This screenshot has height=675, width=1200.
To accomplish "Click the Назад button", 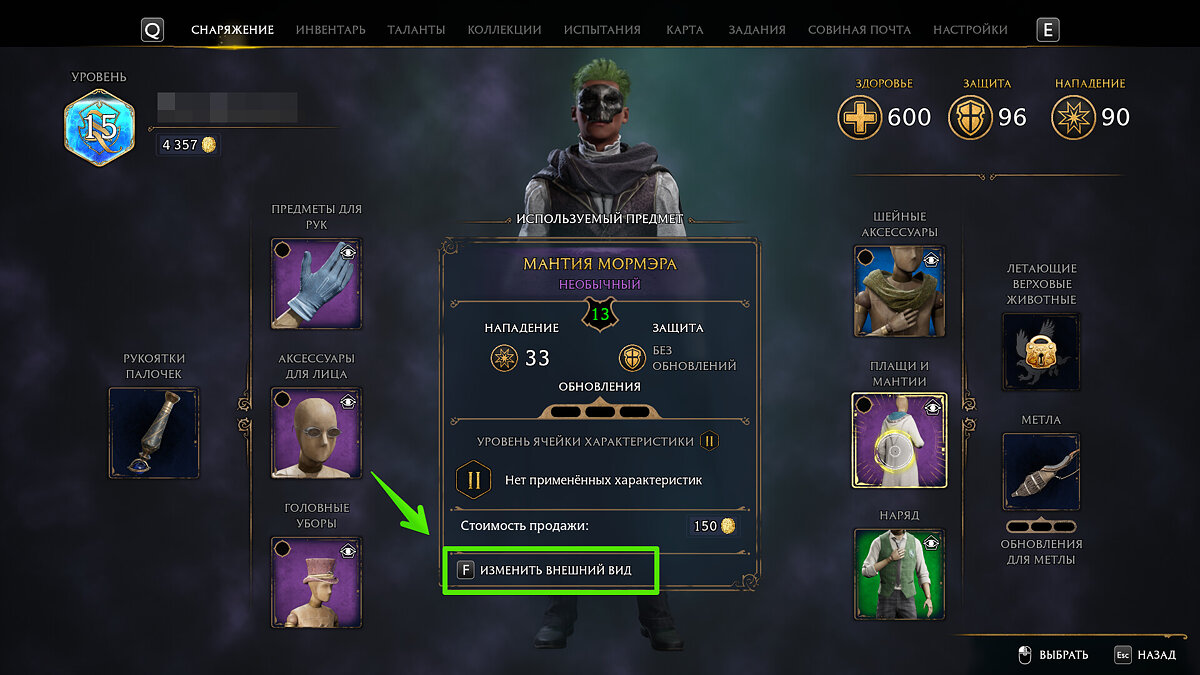I will tap(1145, 655).
